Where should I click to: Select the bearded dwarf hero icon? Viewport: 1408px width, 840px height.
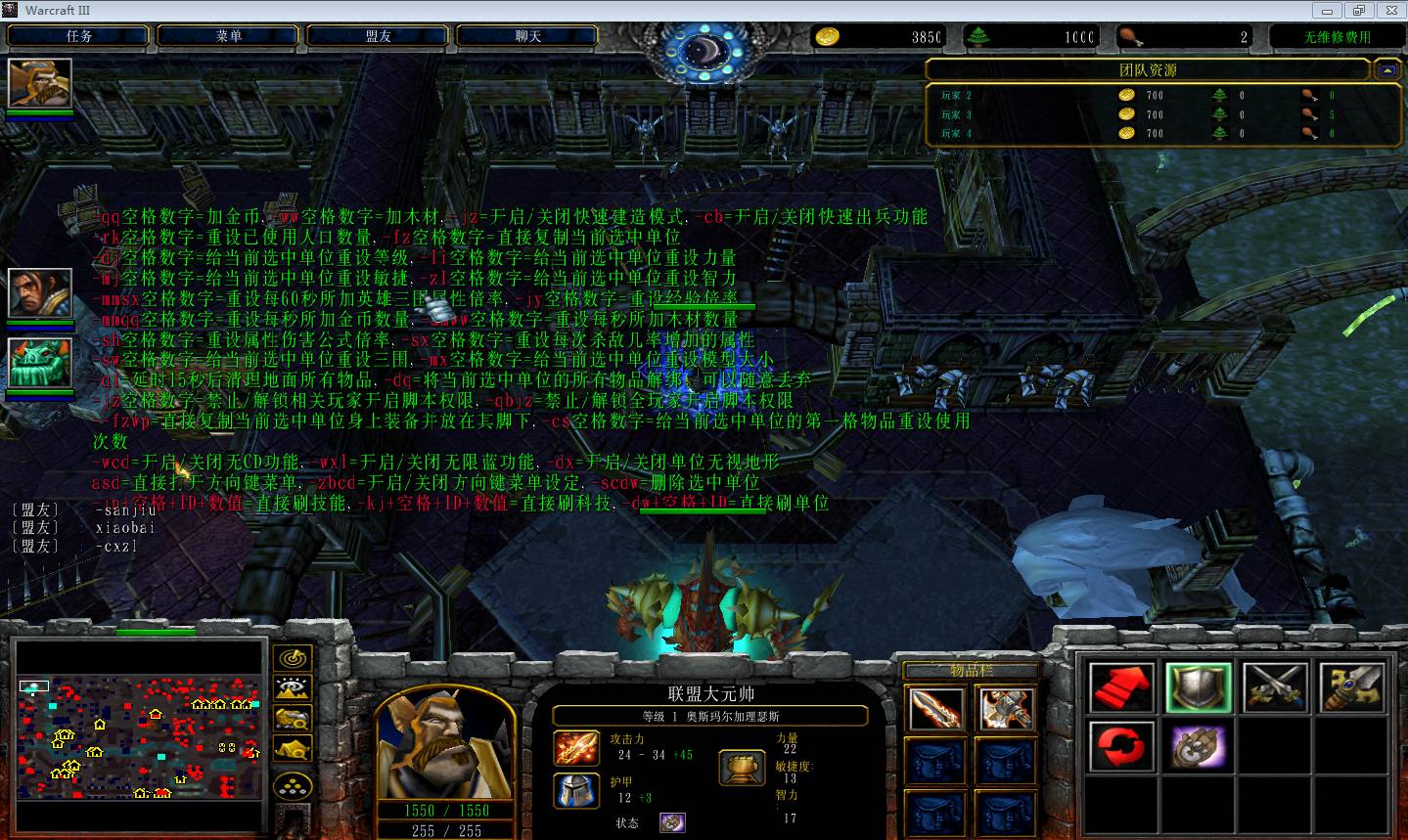pos(40,83)
